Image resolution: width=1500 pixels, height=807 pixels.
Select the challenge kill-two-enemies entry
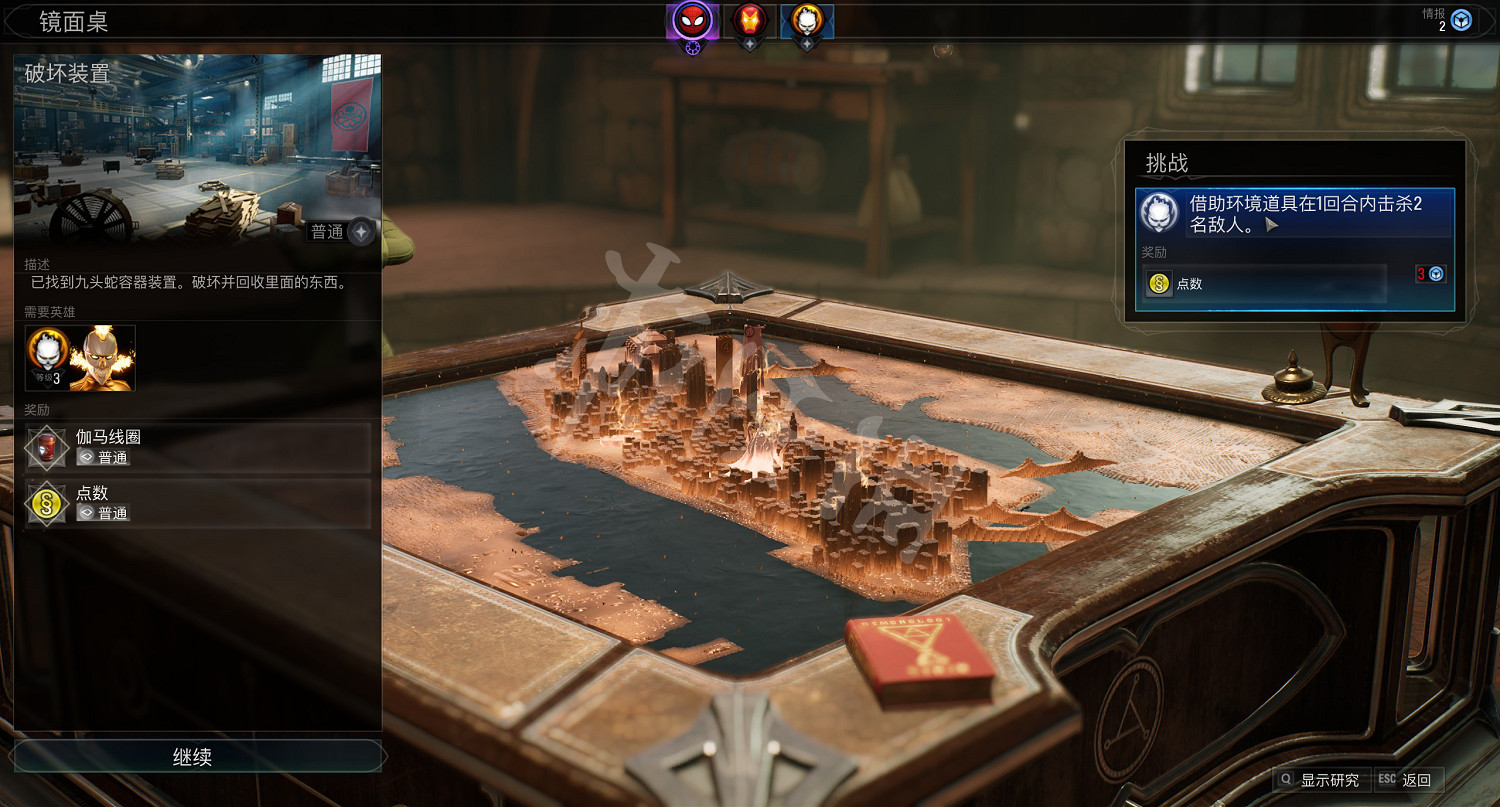1294,213
